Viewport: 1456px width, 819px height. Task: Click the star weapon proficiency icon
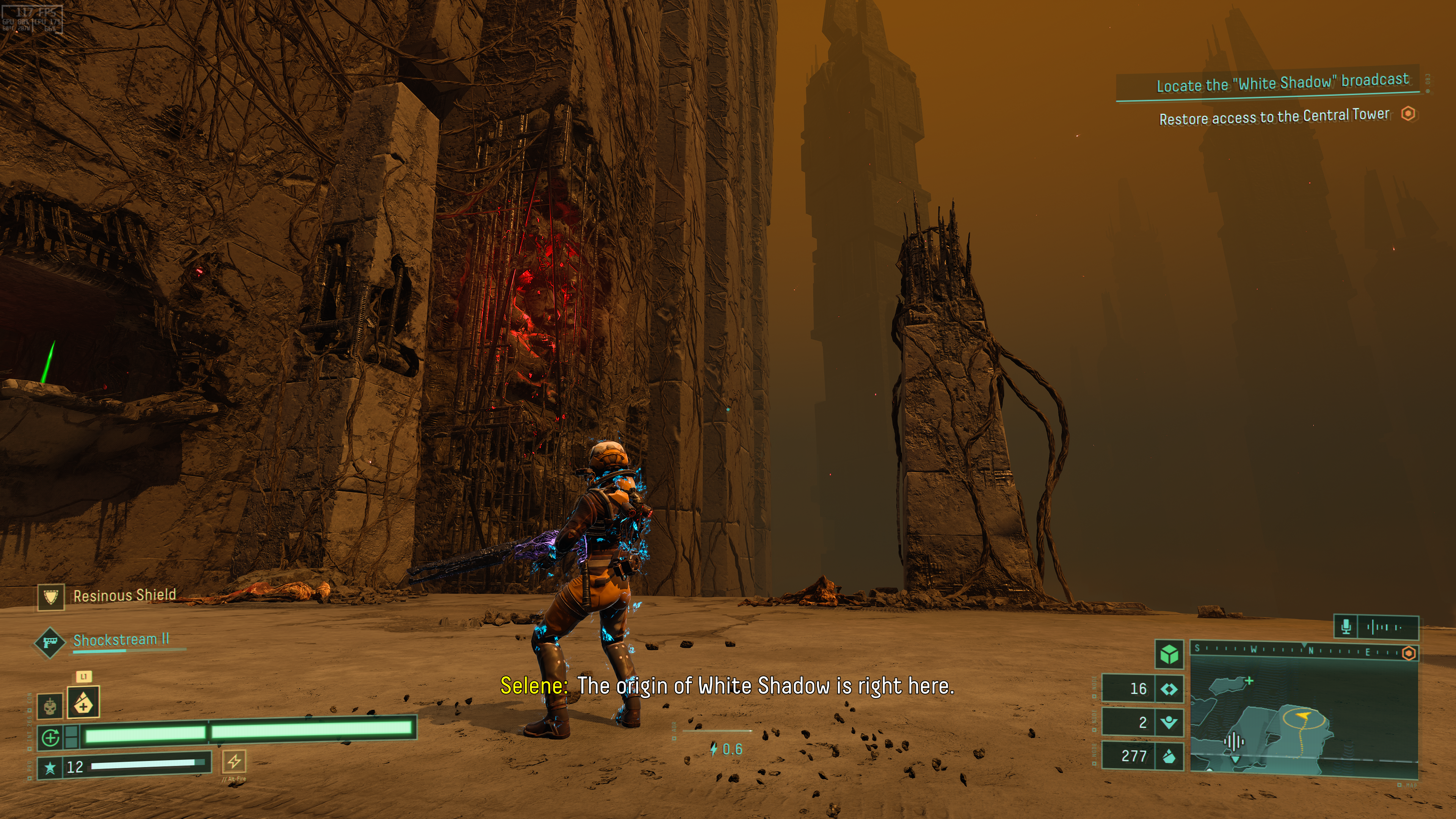click(x=50, y=767)
